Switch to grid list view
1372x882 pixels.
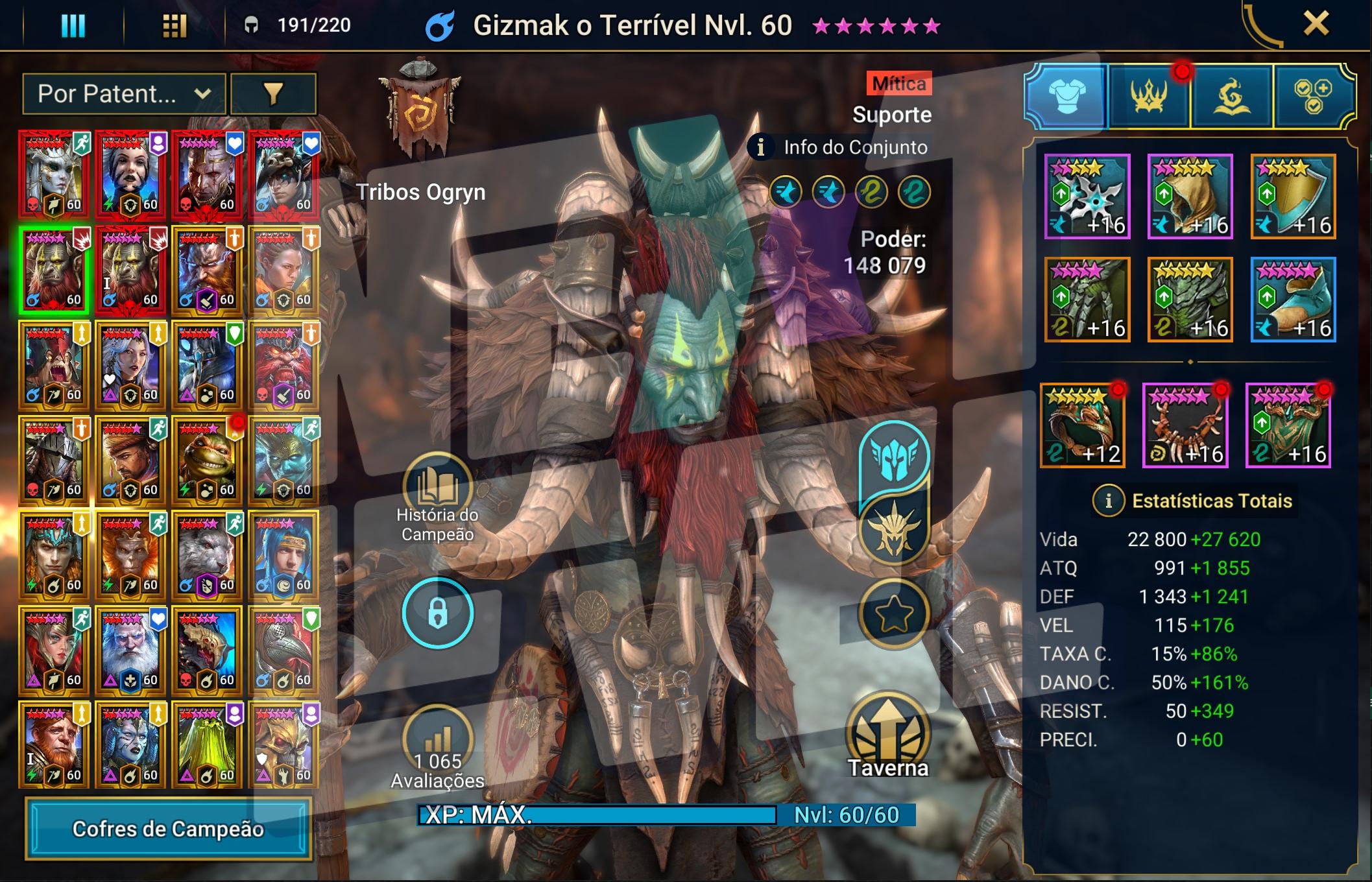[x=174, y=26]
